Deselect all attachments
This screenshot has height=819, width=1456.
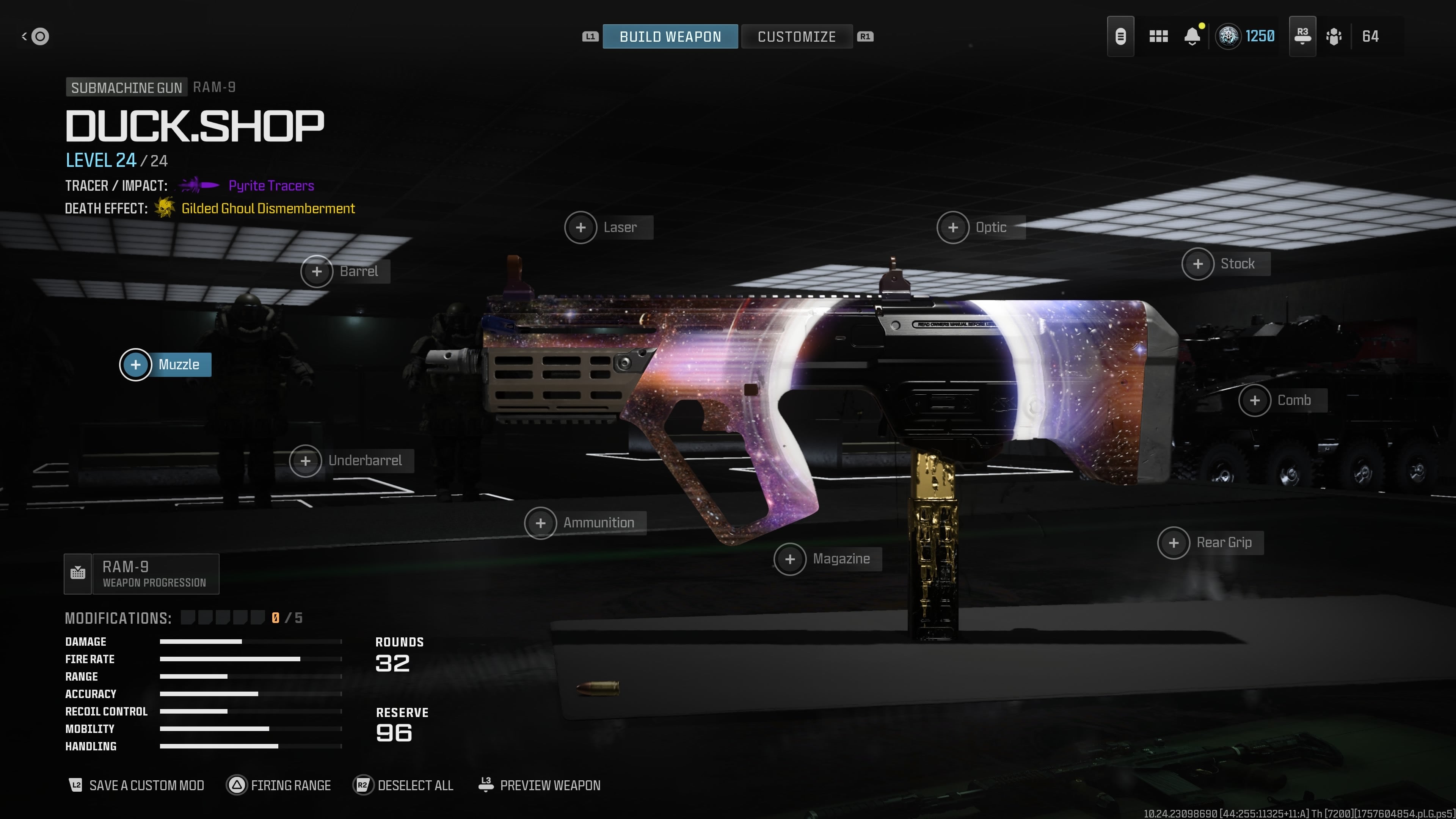tap(403, 785)
